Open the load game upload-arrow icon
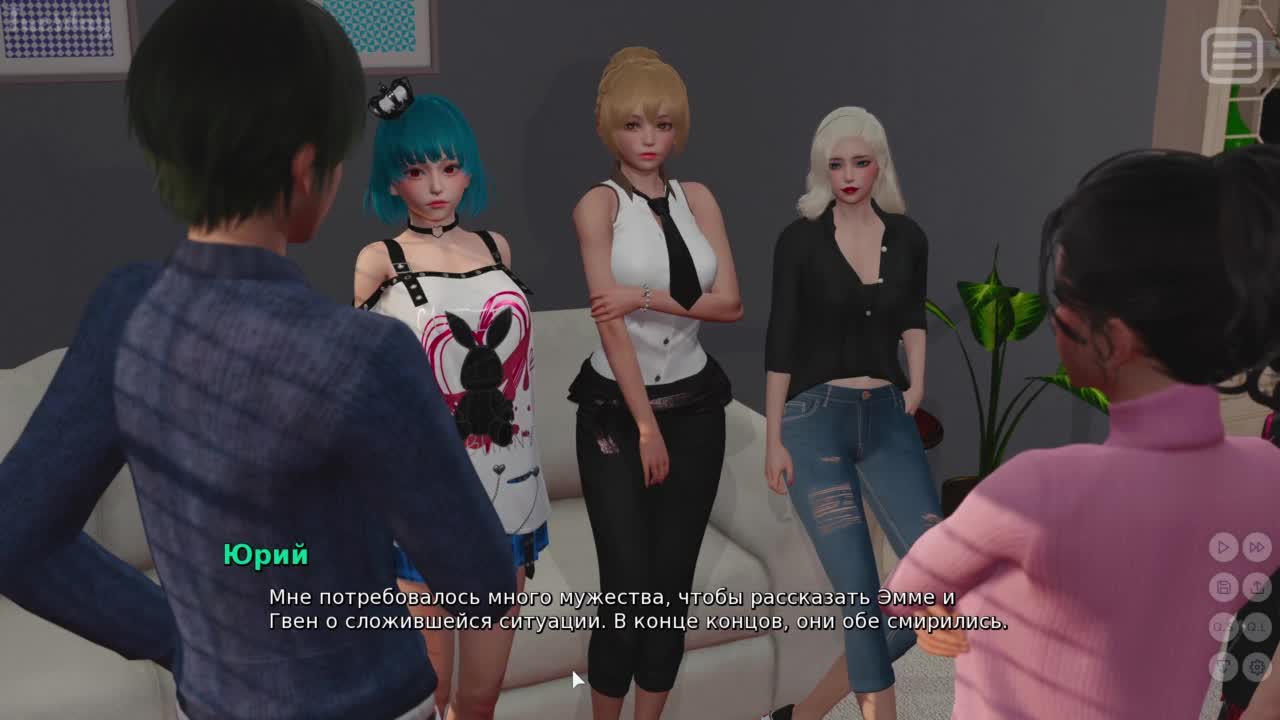1280x720 pixels. point(1257,587)
